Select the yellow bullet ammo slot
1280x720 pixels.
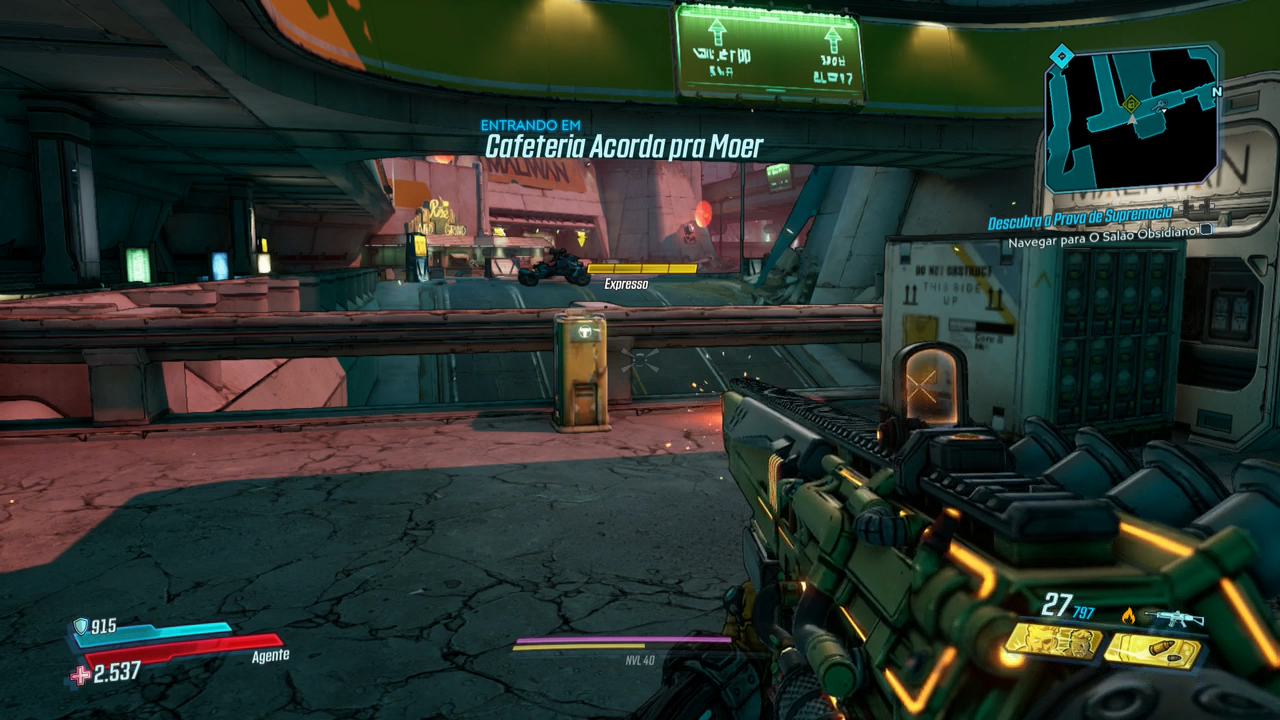[1152, 652]
